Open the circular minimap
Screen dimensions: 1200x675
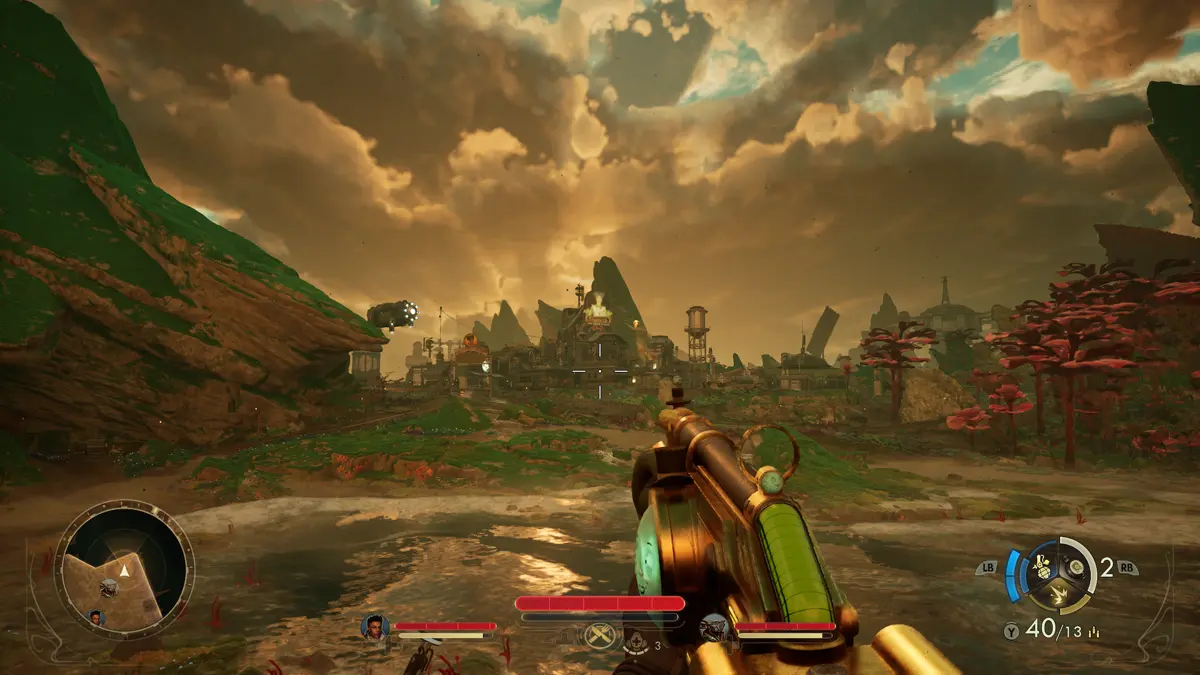tap(124, 569)
